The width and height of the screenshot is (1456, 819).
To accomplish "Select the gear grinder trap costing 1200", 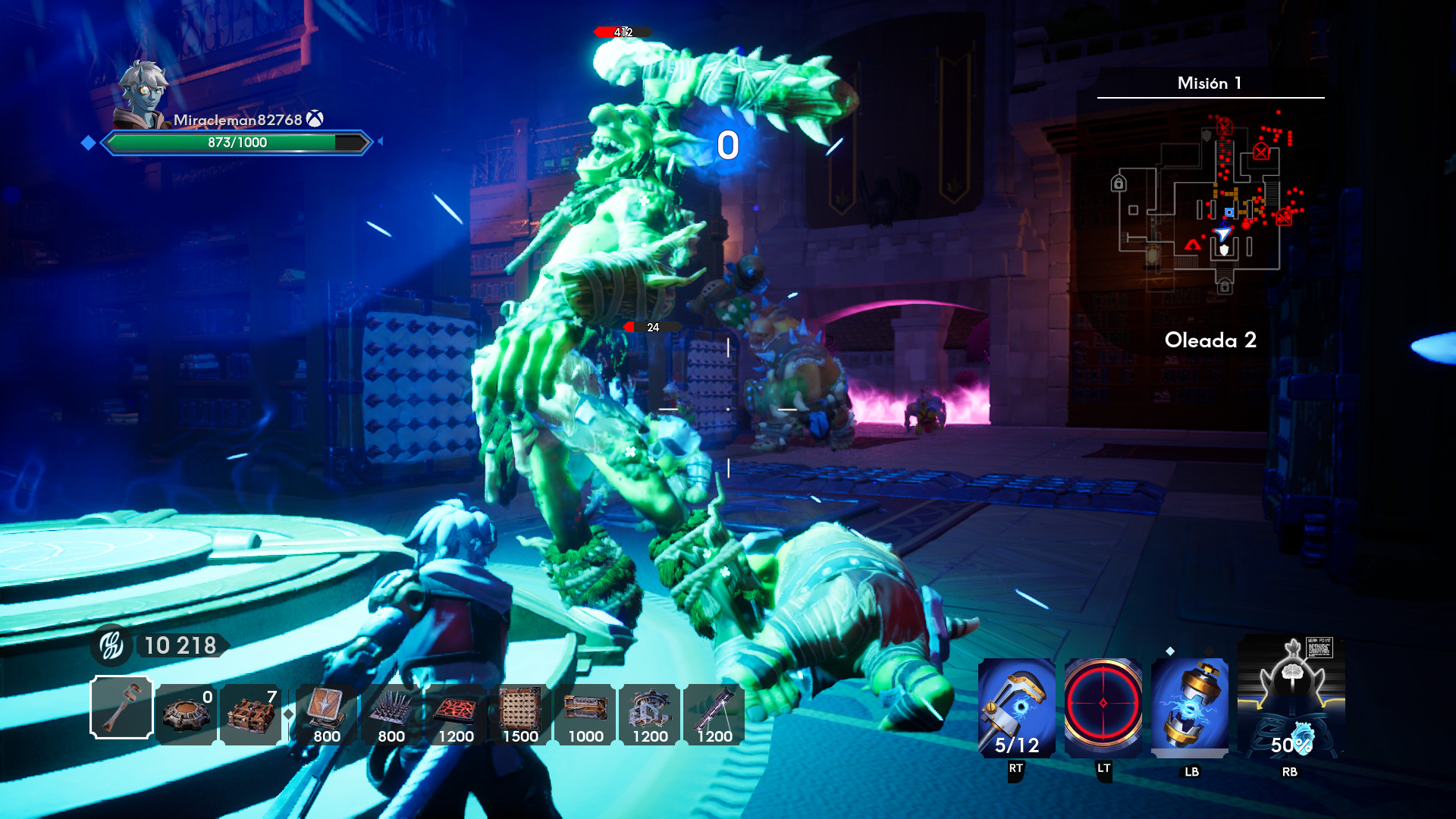I will click(x=650, y=714).
